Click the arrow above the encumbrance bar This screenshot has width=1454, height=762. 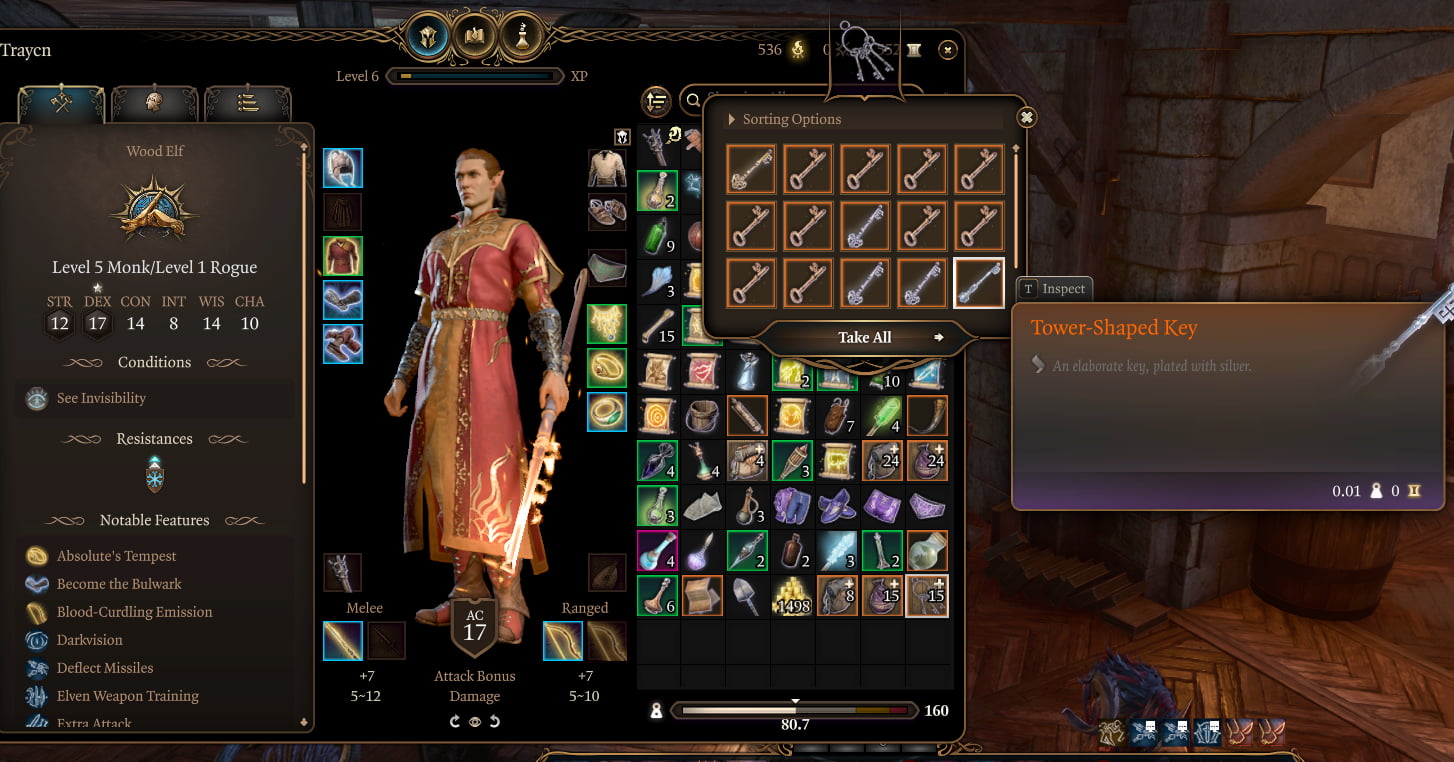[795, 701]
